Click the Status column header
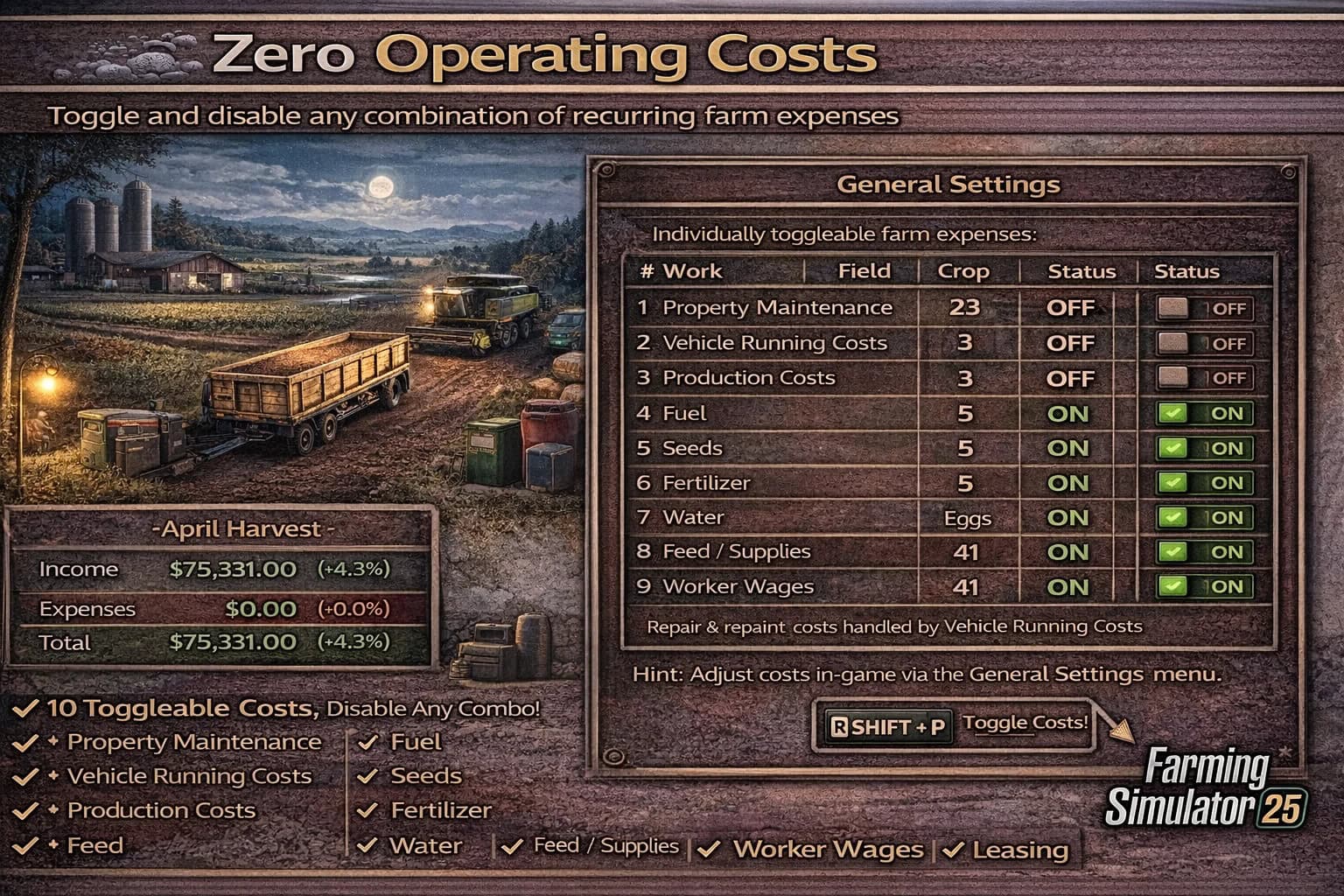Viewport: 1344px width, 896px height. 1082,272
